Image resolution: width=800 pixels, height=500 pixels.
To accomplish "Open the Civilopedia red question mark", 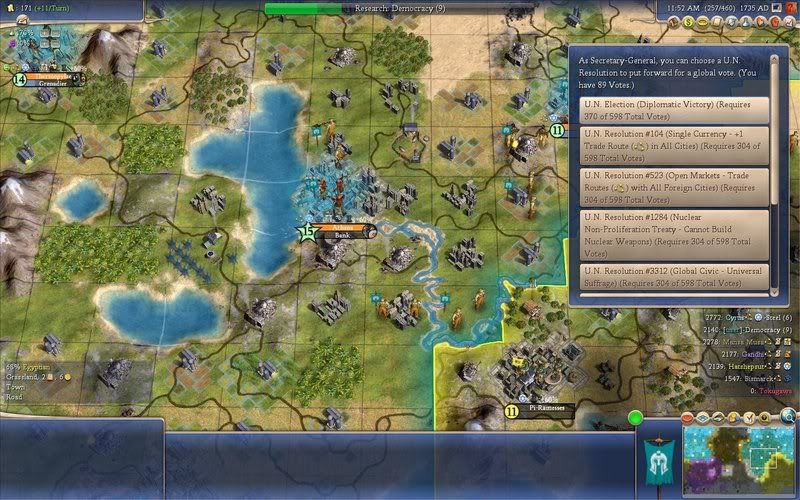I will (790, 8).
